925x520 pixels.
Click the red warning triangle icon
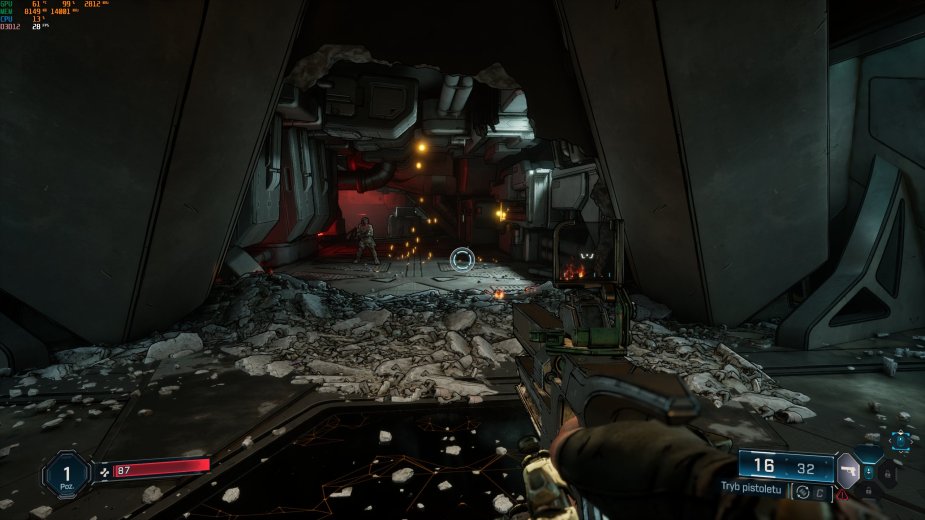844,494
